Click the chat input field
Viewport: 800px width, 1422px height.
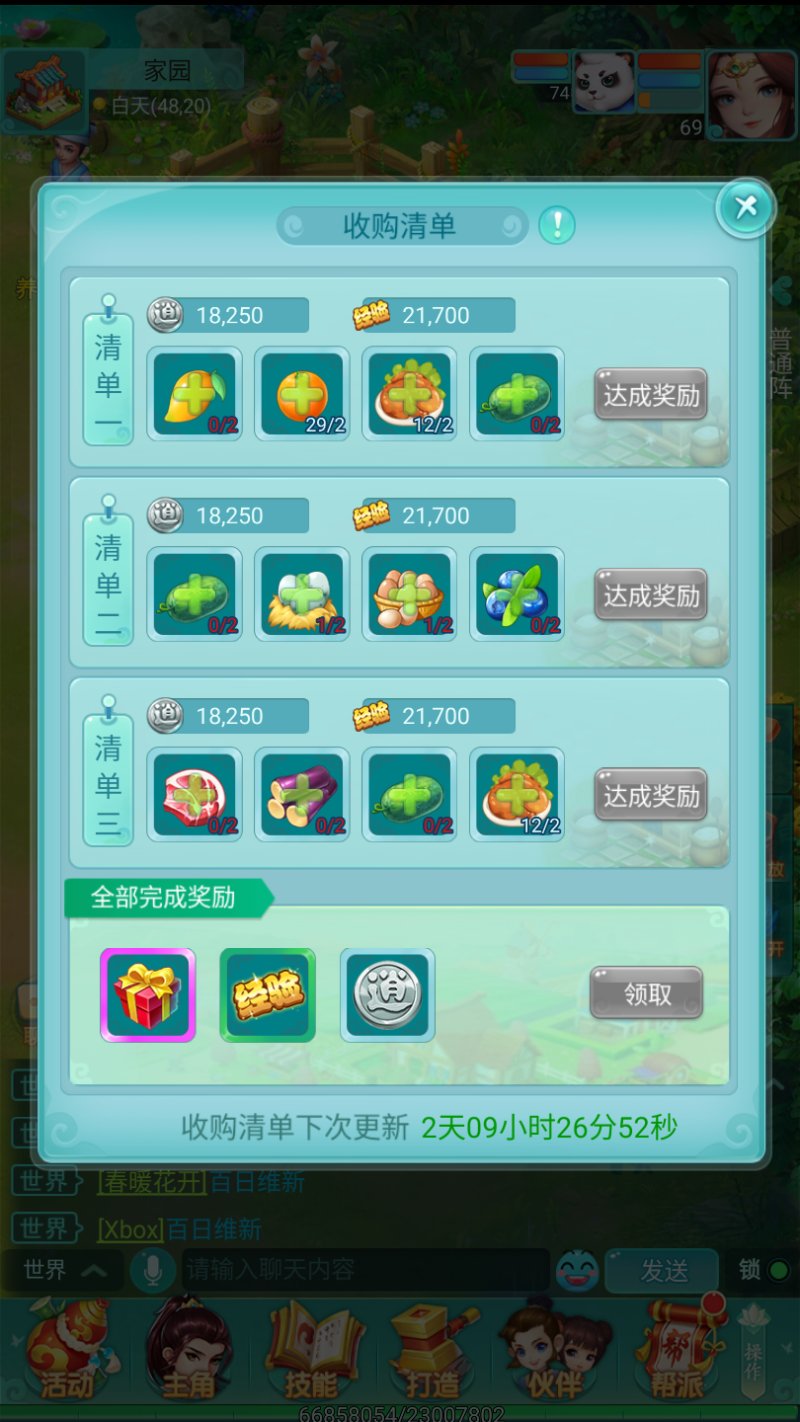click(365, 1270)
